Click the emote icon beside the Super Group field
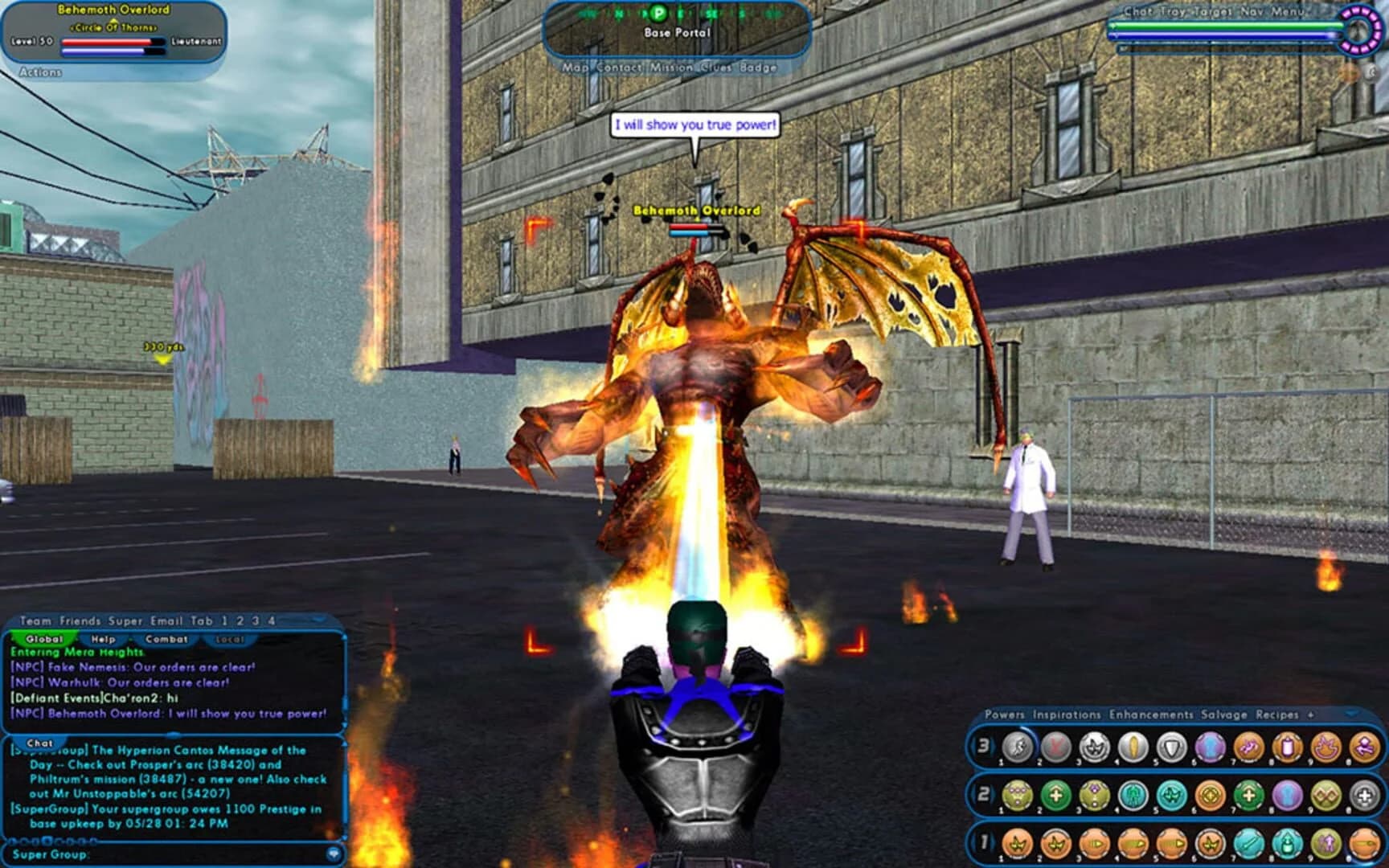 pyautogui.click(x=334, y=854)
